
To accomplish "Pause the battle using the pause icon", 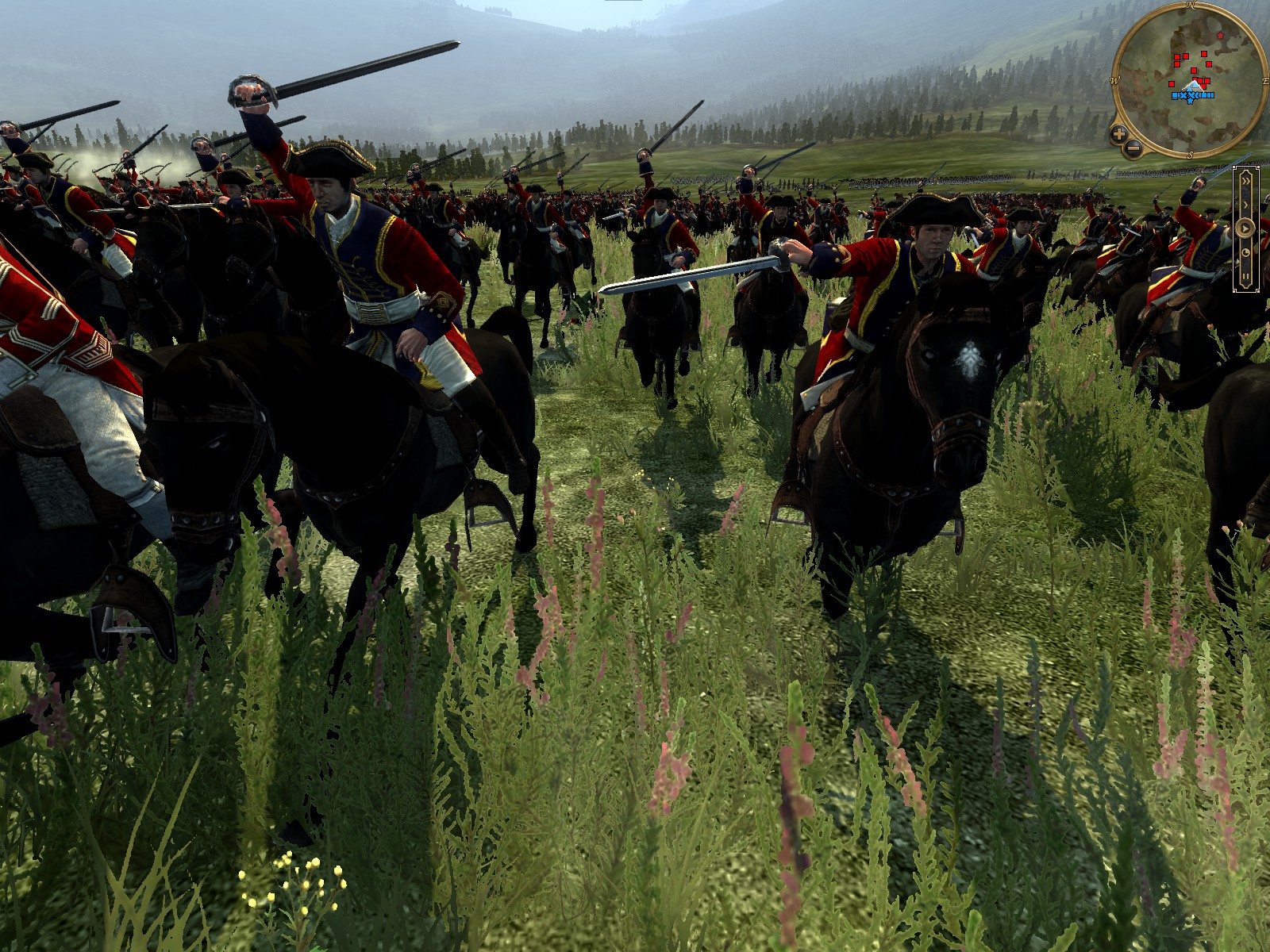I will click(x=1246, y=275).
